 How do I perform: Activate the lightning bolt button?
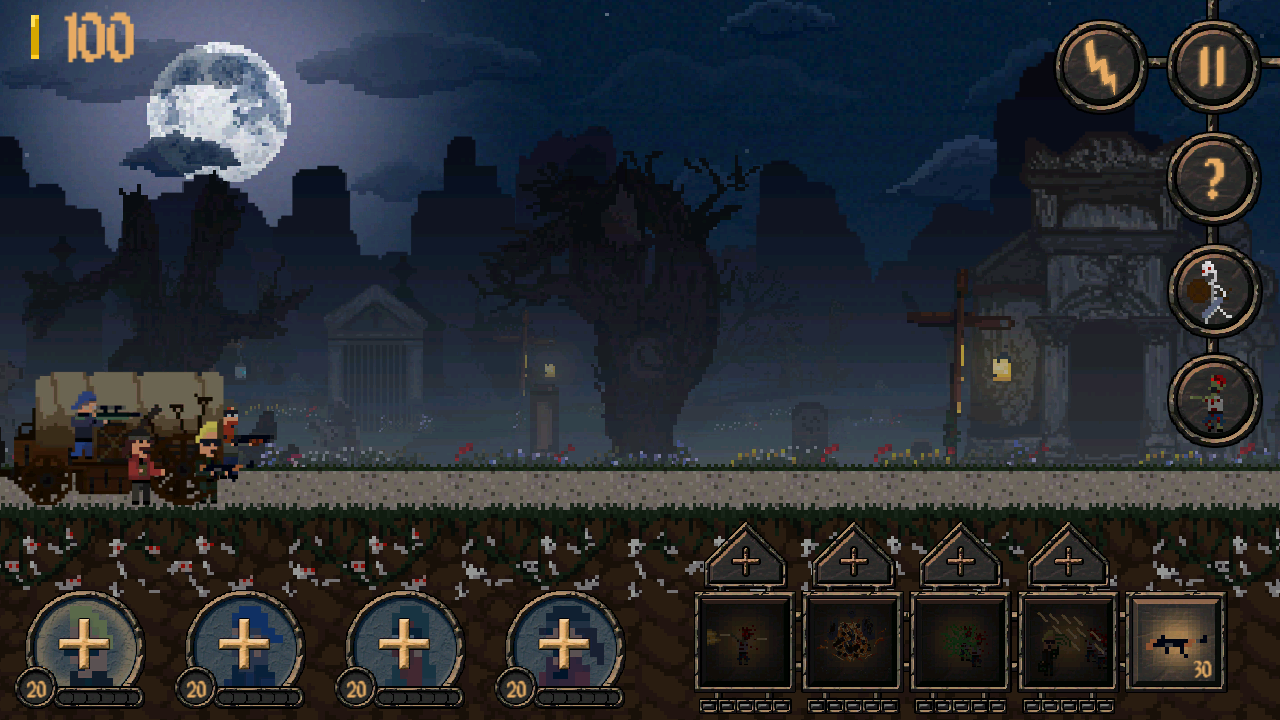1101,66
